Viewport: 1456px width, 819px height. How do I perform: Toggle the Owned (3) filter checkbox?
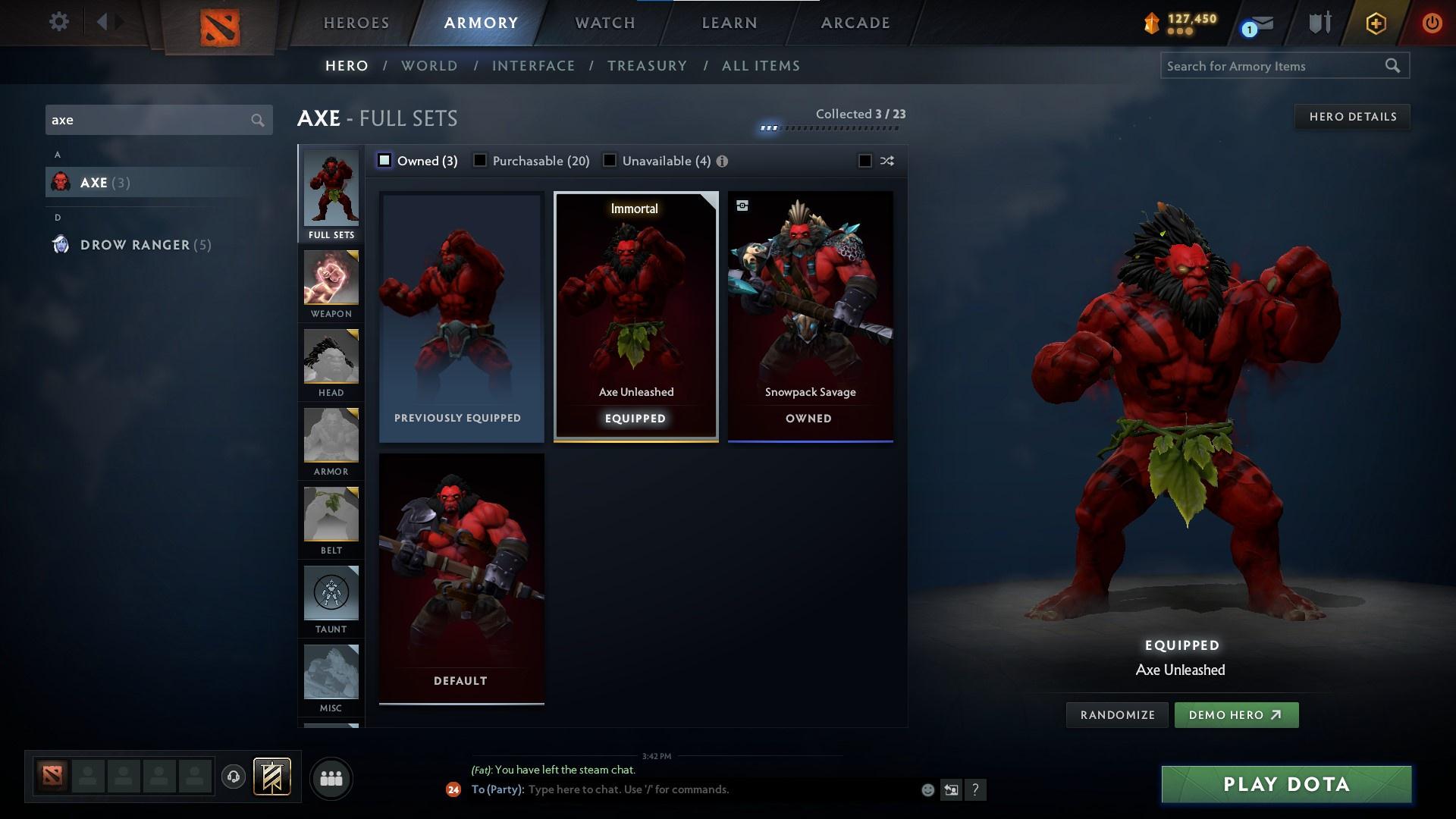pos(385,161)
